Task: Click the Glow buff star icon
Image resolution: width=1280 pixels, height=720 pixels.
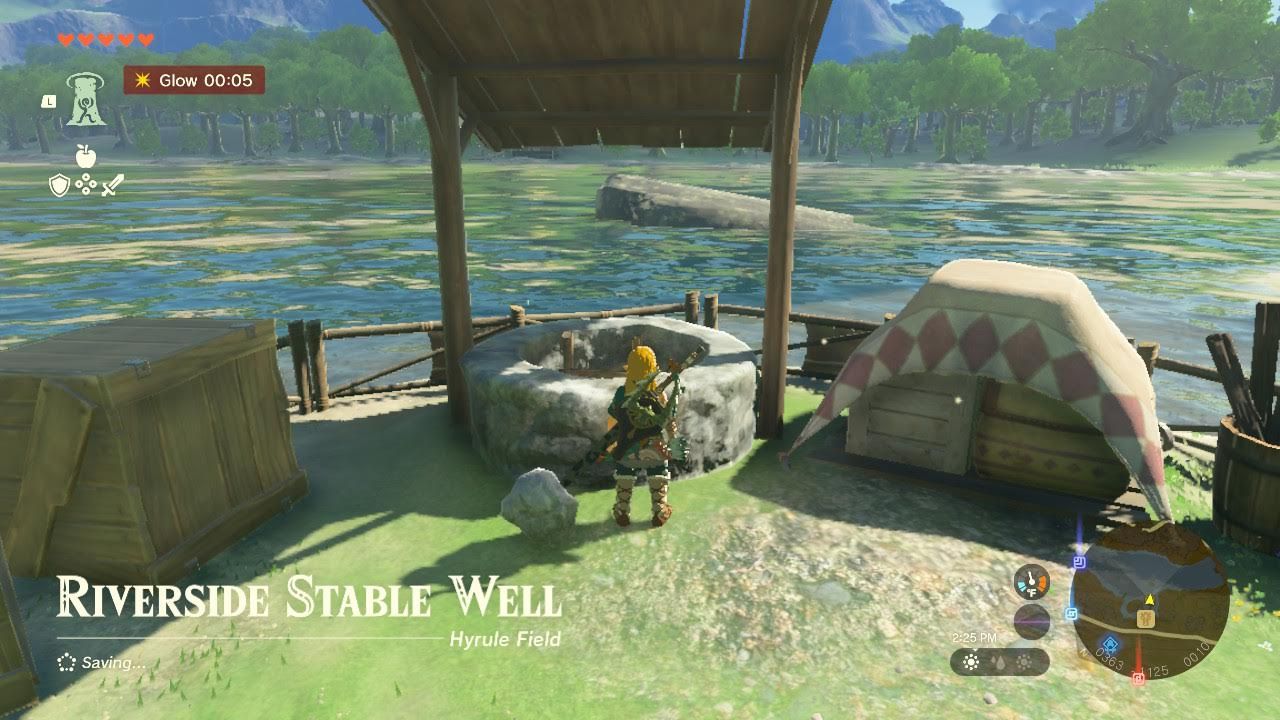Action: tap(142, 80)
